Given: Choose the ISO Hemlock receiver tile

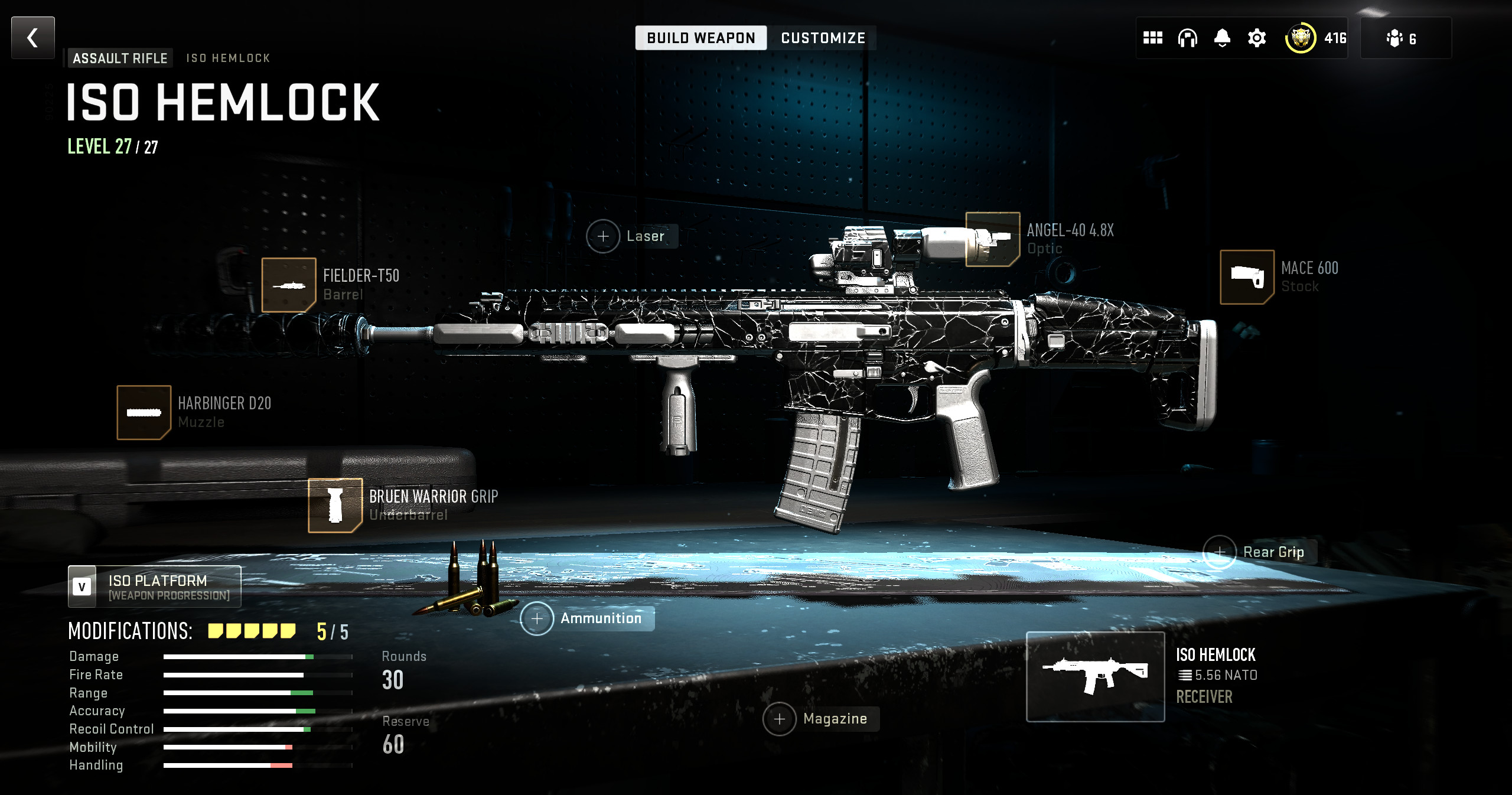Looking at the screenshot, I should point(1095,677).
